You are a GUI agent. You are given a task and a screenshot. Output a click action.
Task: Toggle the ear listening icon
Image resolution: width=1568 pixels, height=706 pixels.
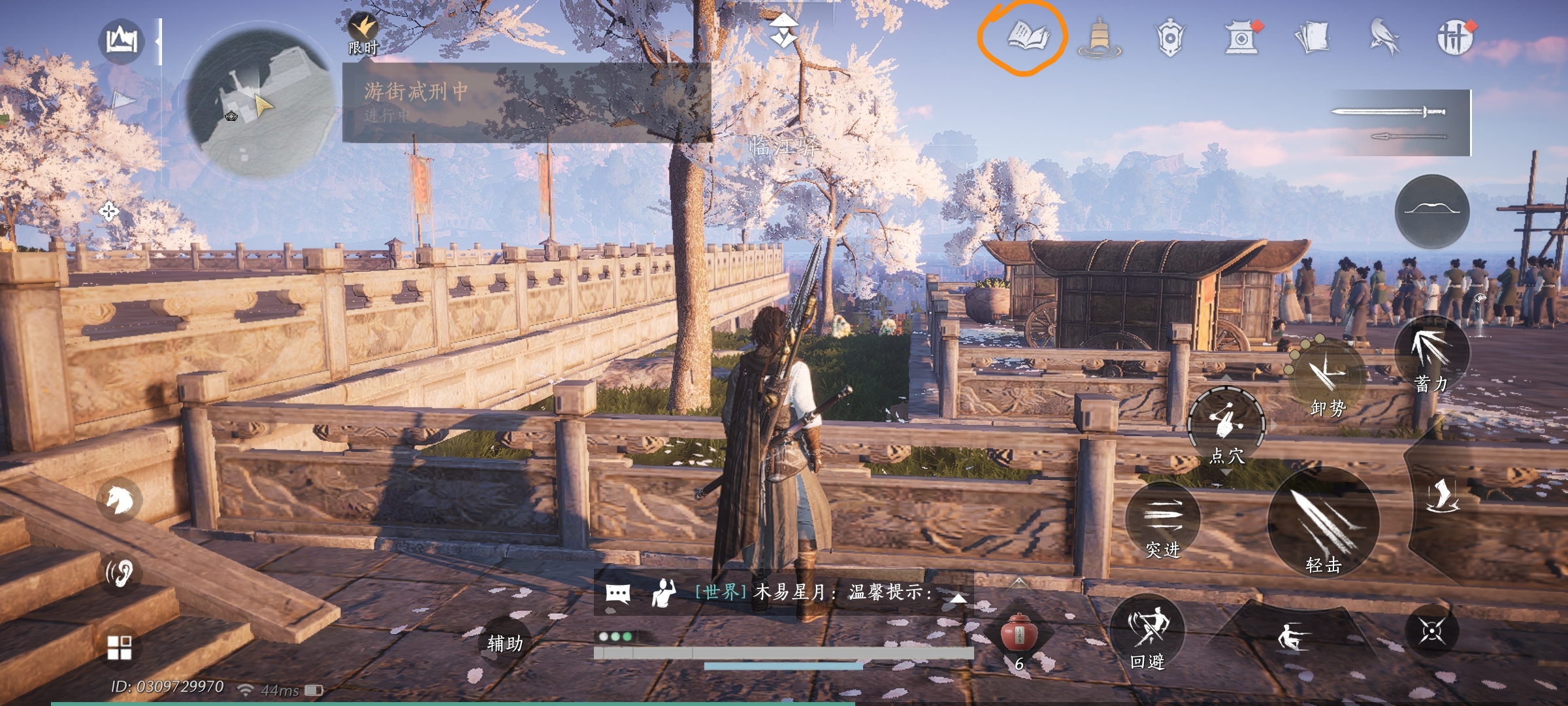(x=120, y=573)
